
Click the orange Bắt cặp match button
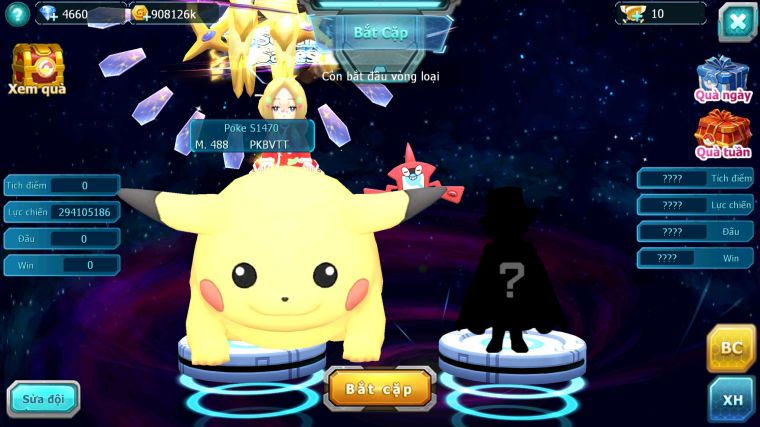[379, 388]
